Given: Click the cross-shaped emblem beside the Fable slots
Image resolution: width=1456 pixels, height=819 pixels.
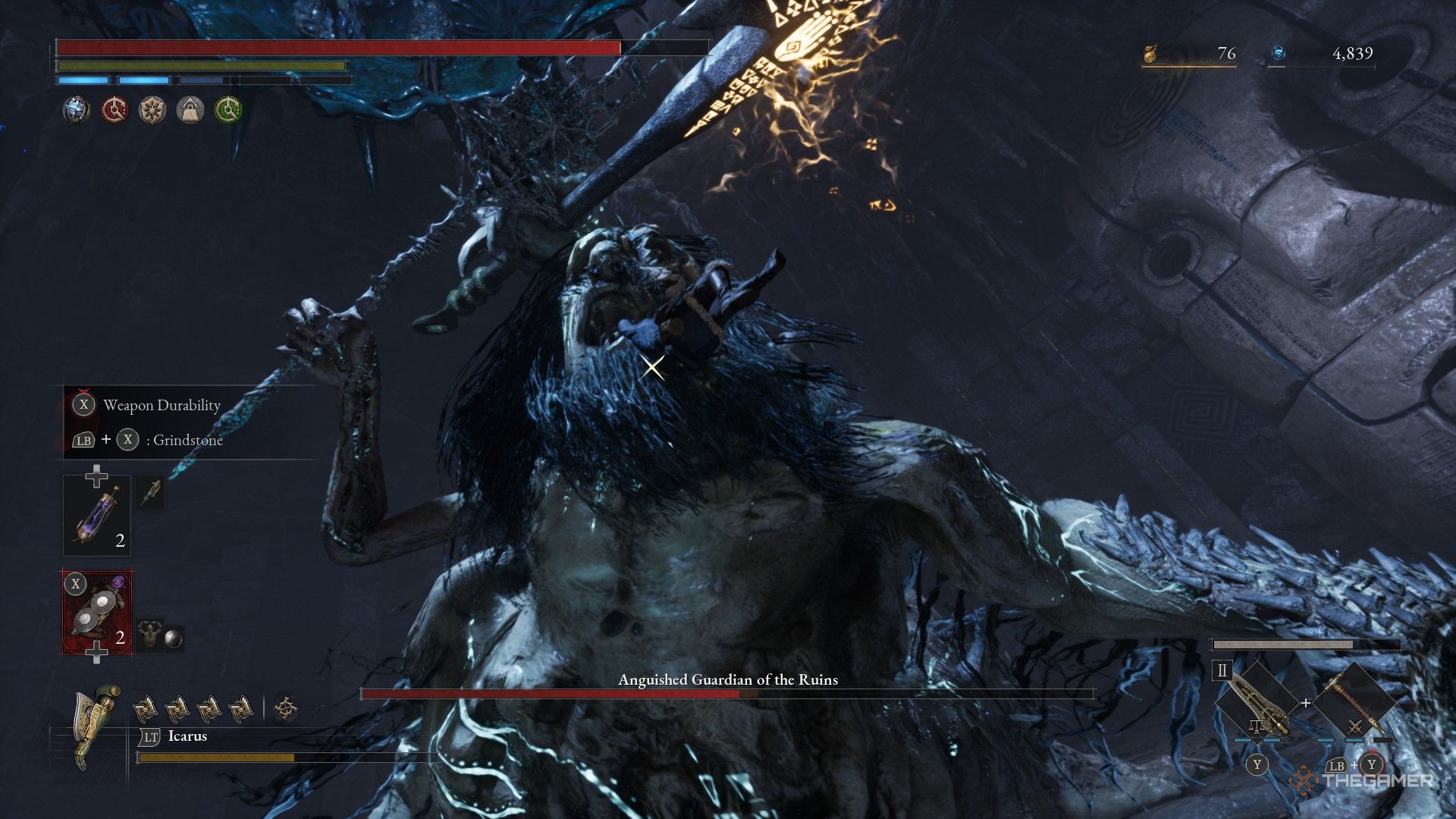Looking at the screenshot, I should click(x=285, y=709).
